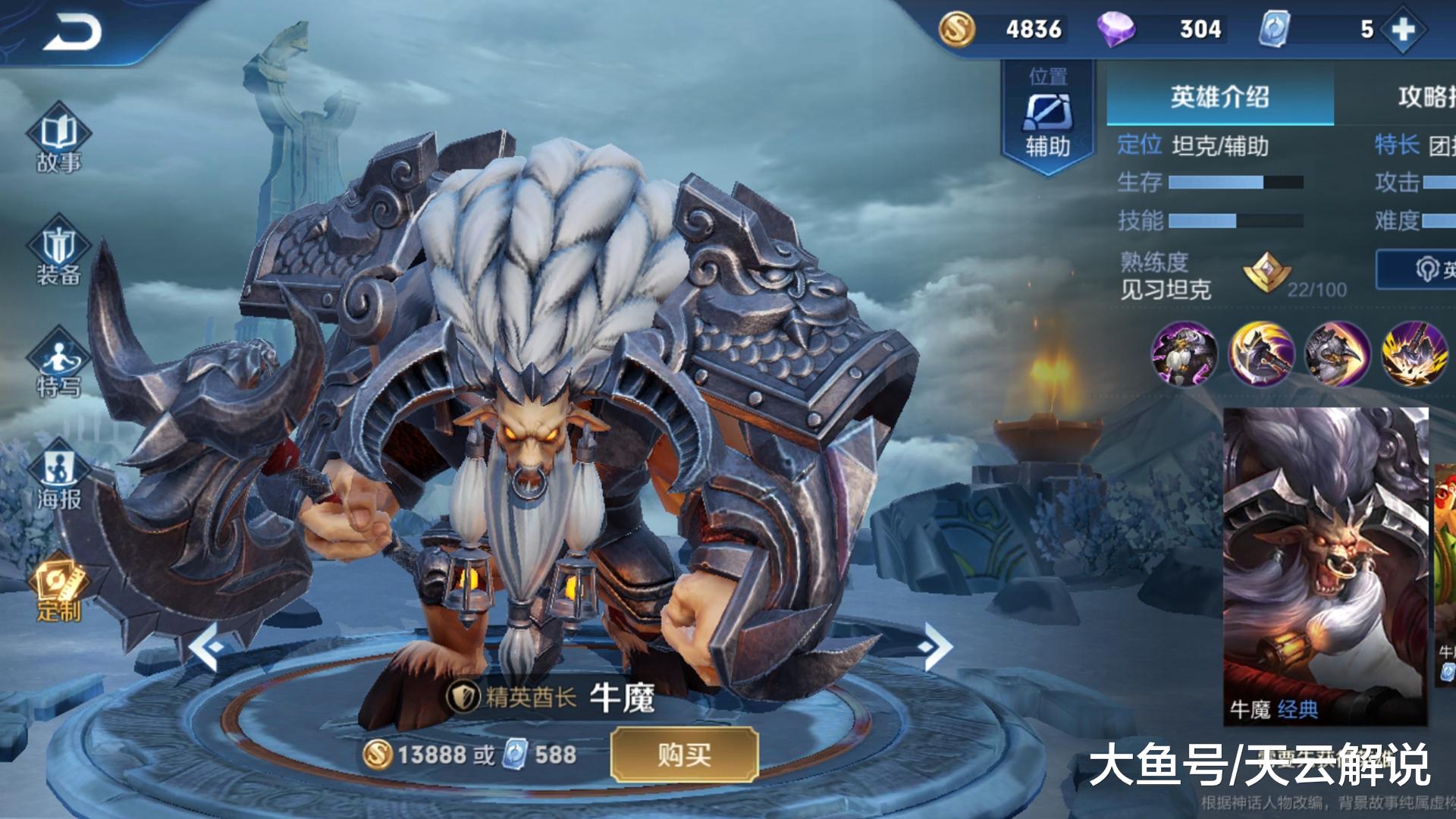The image size is (1456, 819).
Task: View the first purple passive skill icon
Action: click(1184, 353)
